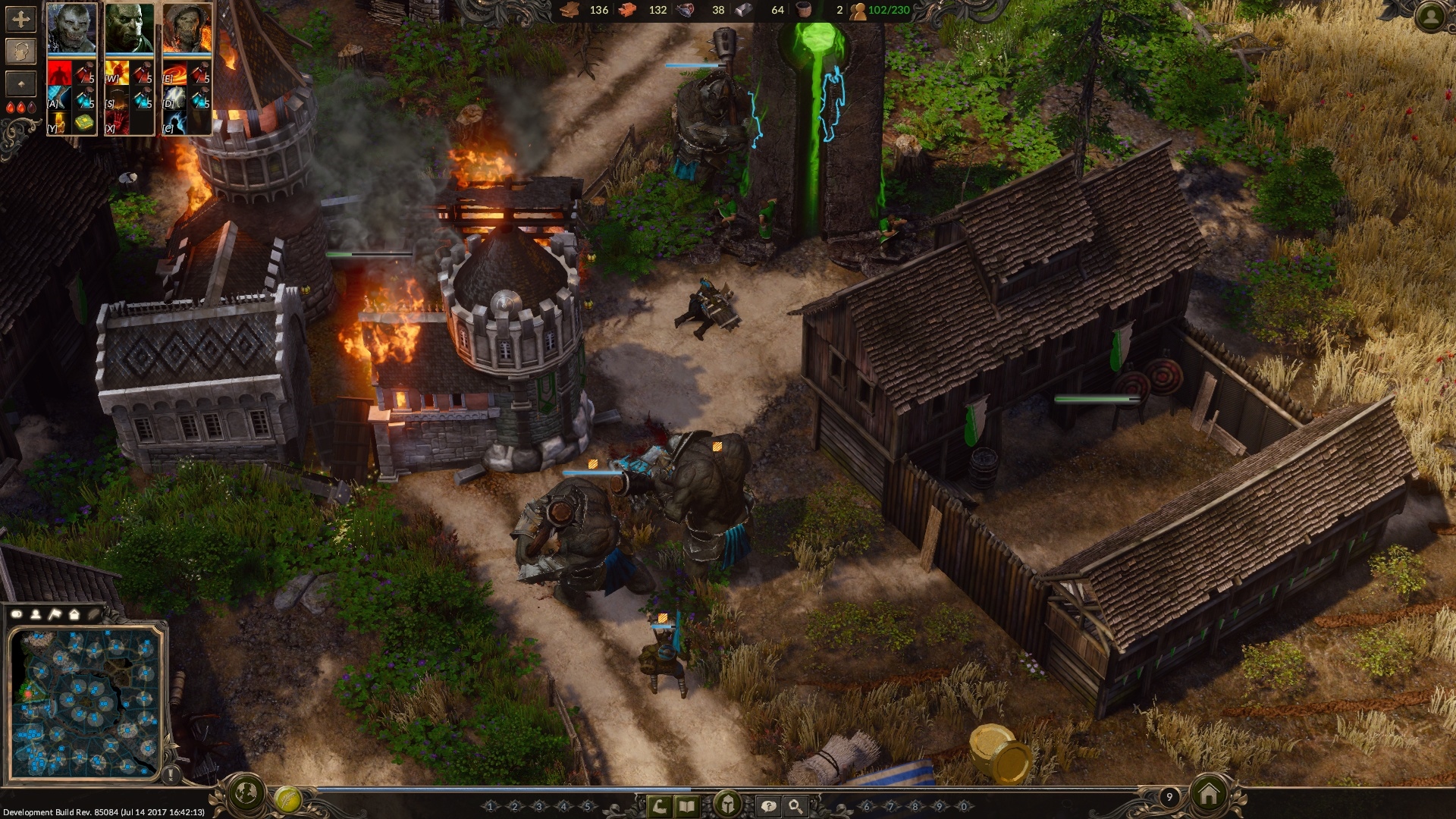Image resolution: width=1456 pixels, height=819 pixels.
Task: Click the helmet button in bottom bar
Action: point(727,804)
